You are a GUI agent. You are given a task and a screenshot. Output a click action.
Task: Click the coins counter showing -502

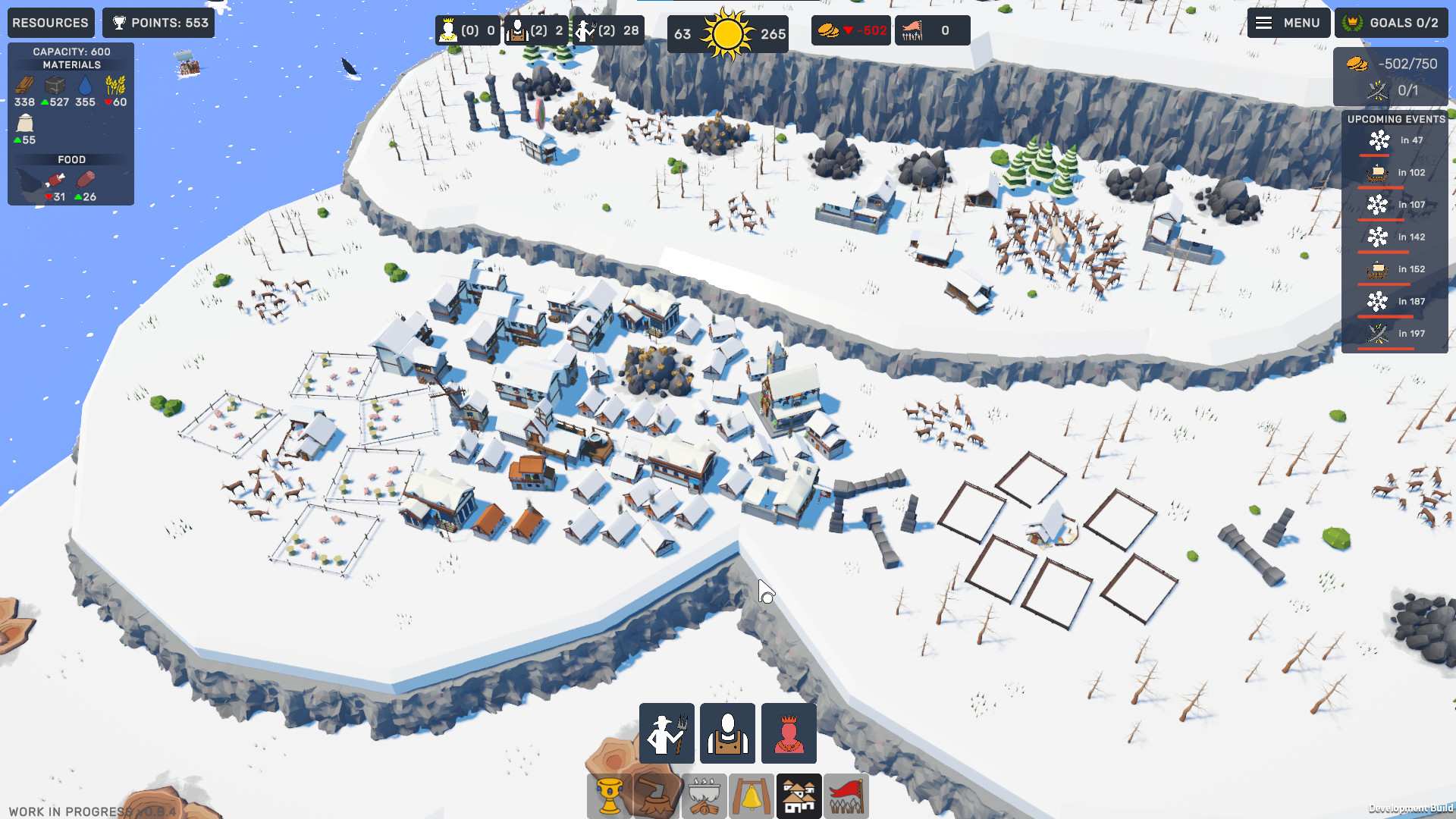[x=850, y=30]
